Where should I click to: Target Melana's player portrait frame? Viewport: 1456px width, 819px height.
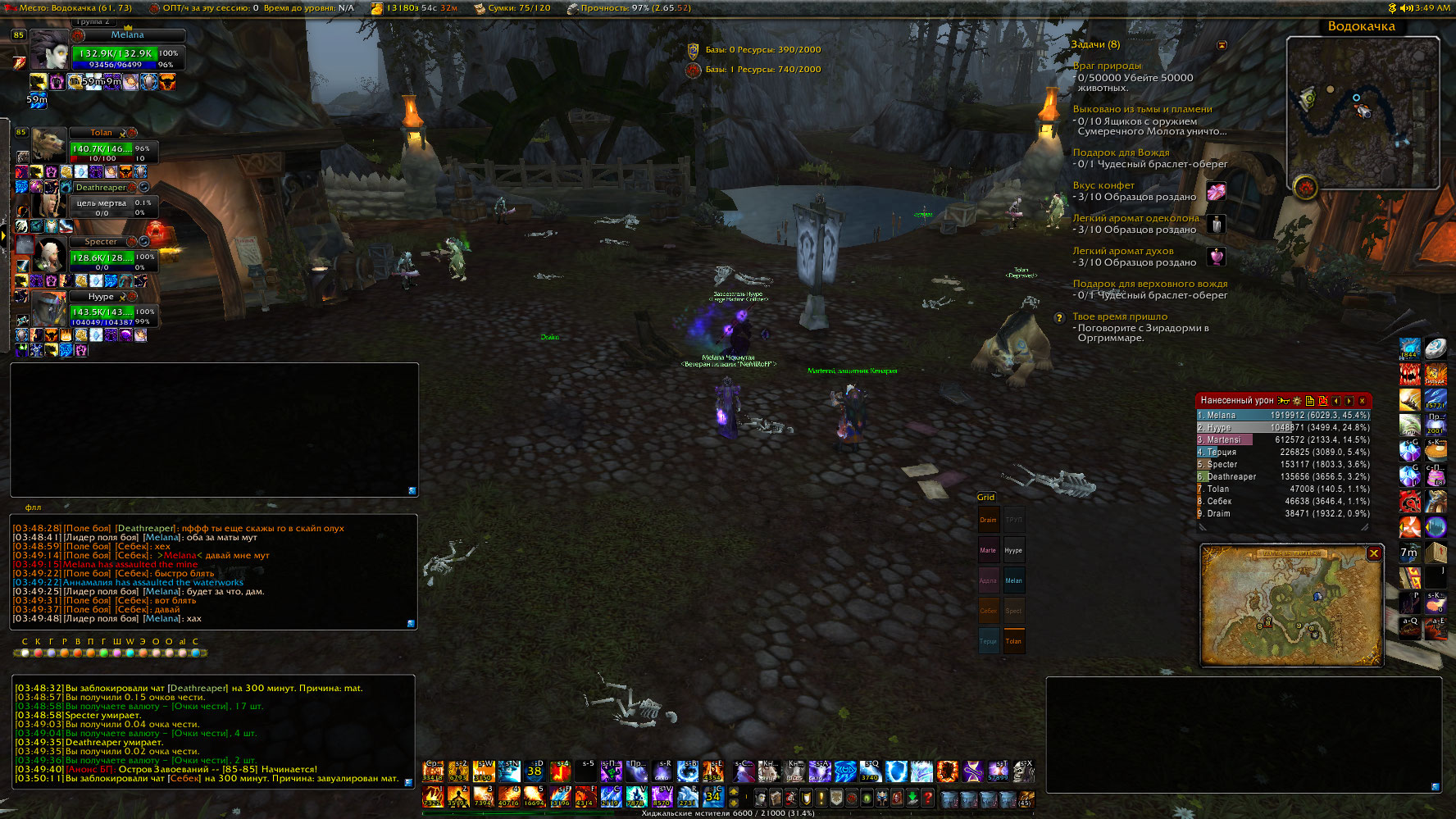click(x=49, y=51)
